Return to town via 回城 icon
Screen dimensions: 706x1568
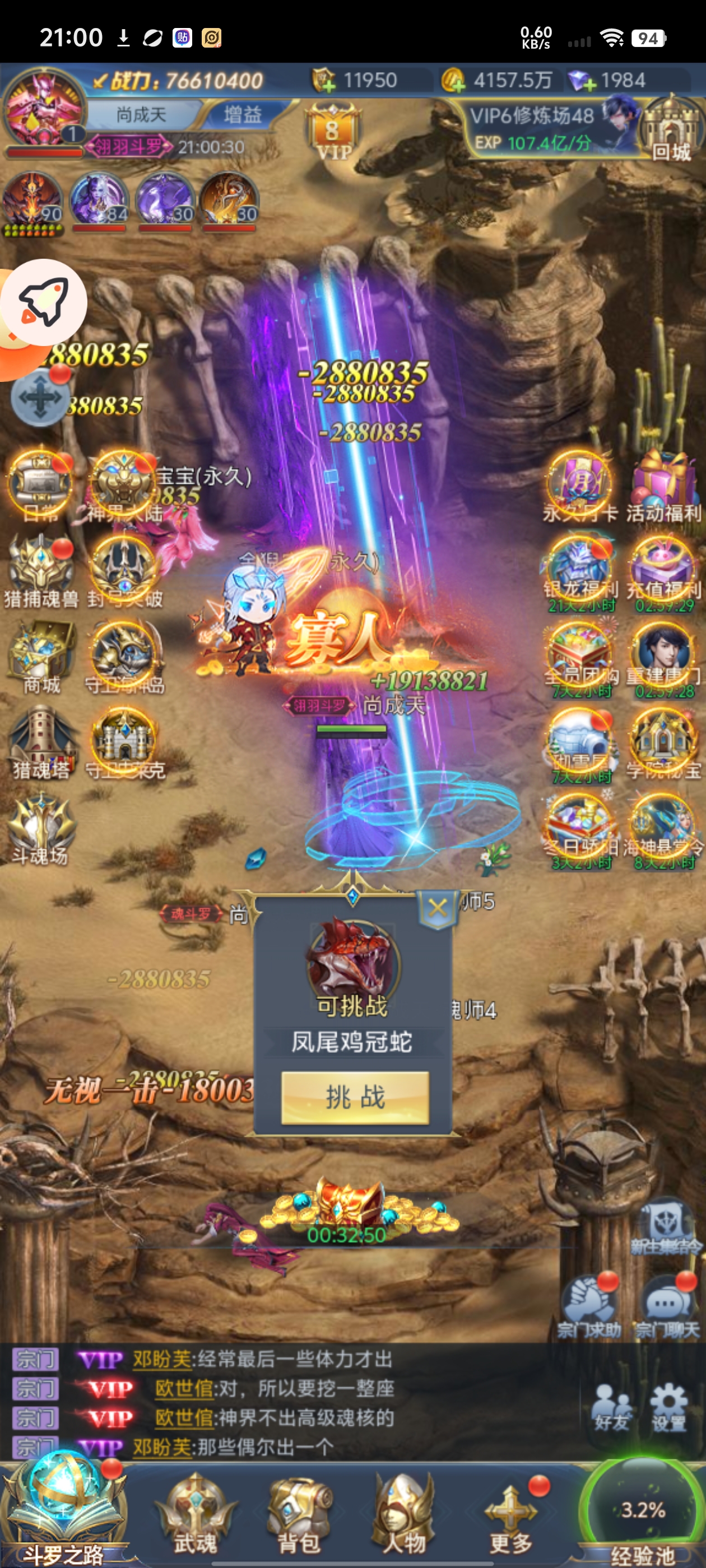(670, 131)
